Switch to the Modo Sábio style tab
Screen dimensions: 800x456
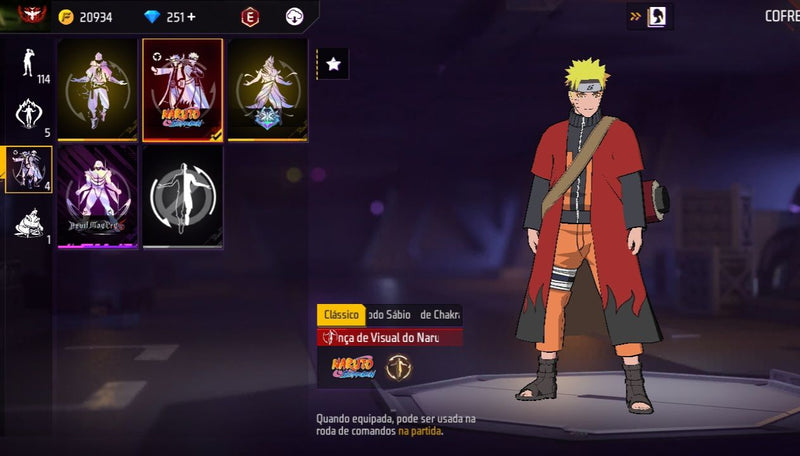(x=390, y=315)
